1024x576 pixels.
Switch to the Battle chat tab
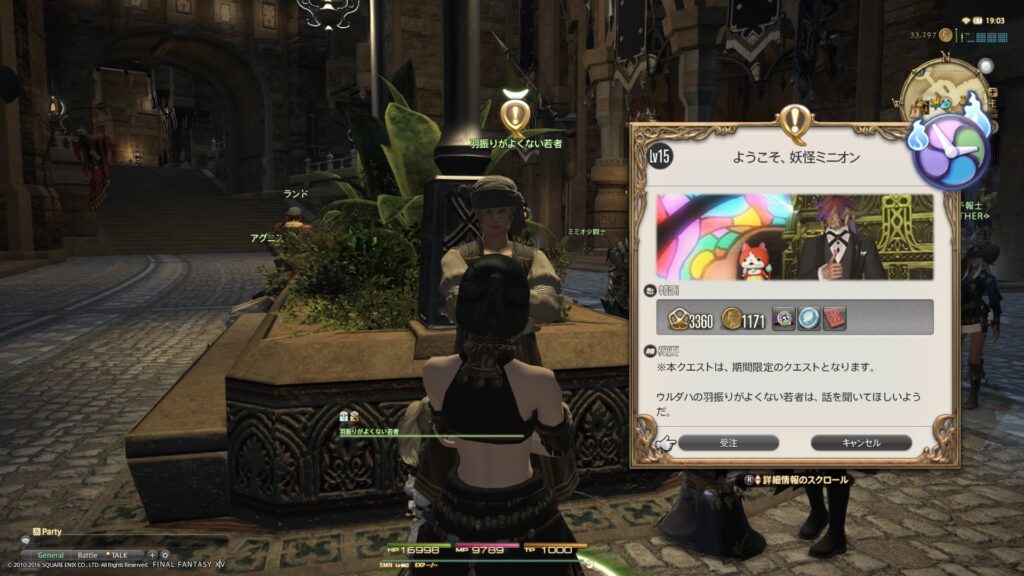coord(88,554)
